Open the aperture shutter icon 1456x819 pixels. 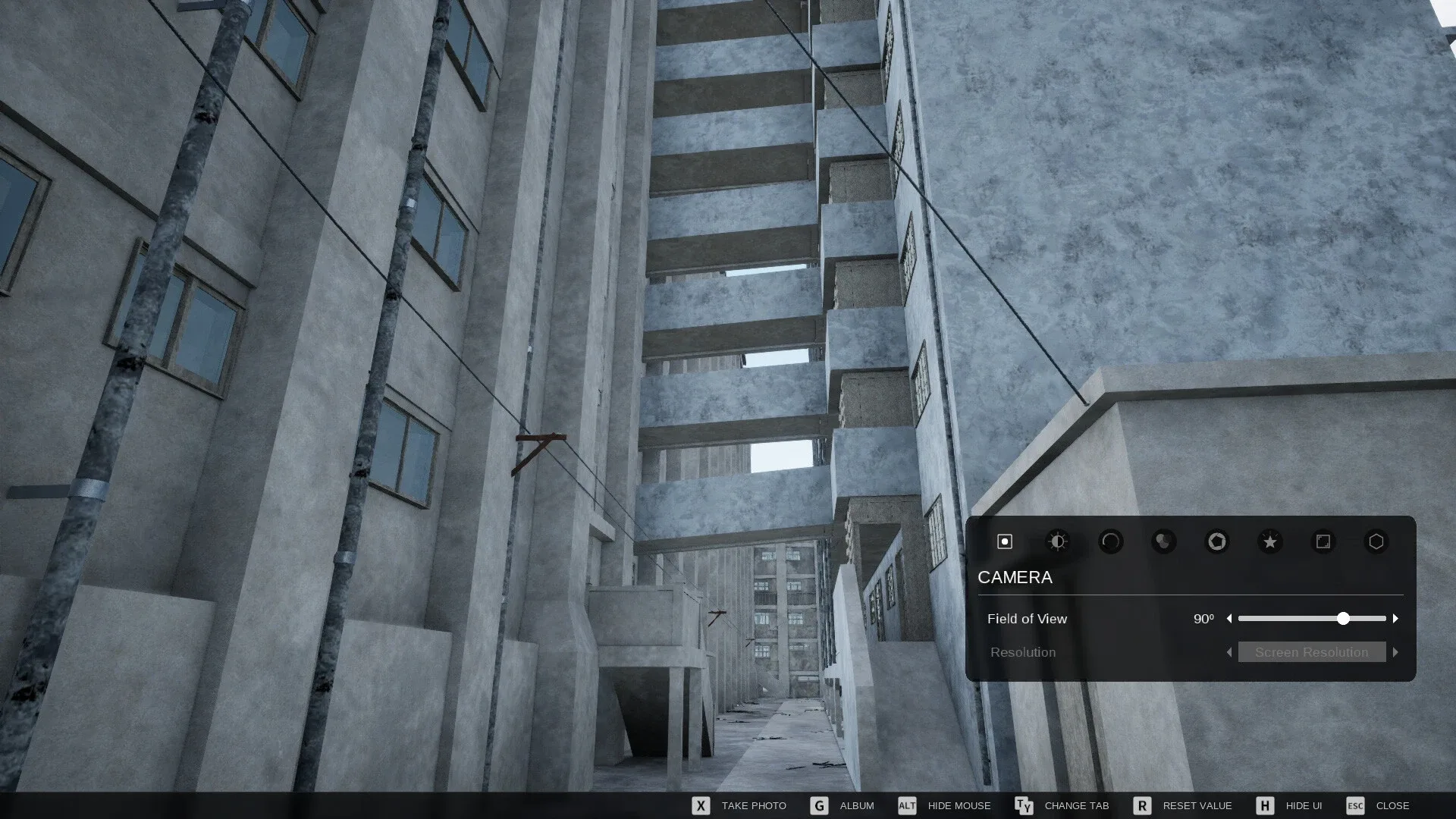[x=1216, y=541]
